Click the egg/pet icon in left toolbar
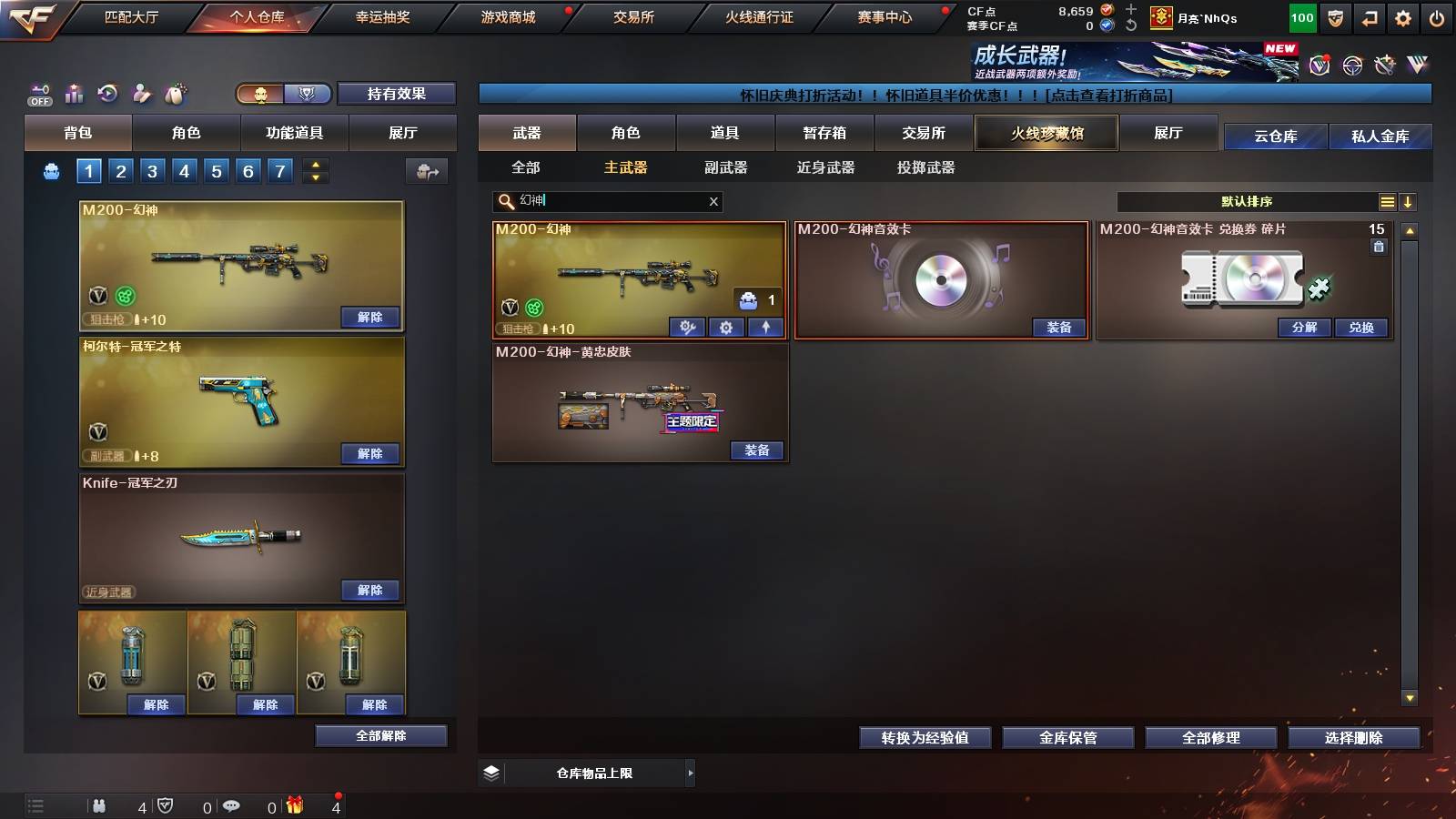The height and width of the screenshot is (819, 1456). (175, 94)
